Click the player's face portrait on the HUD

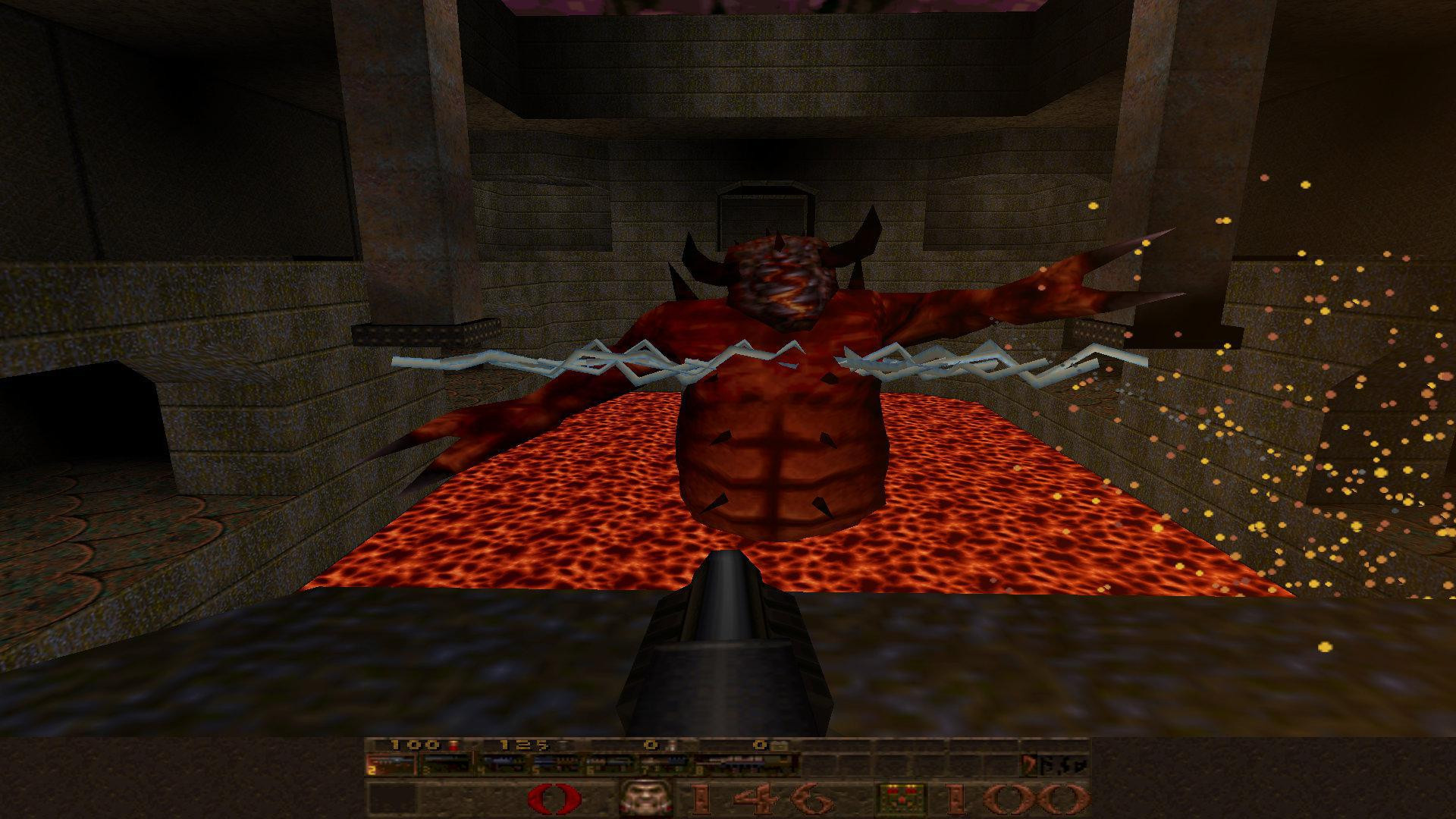point(646,795)
